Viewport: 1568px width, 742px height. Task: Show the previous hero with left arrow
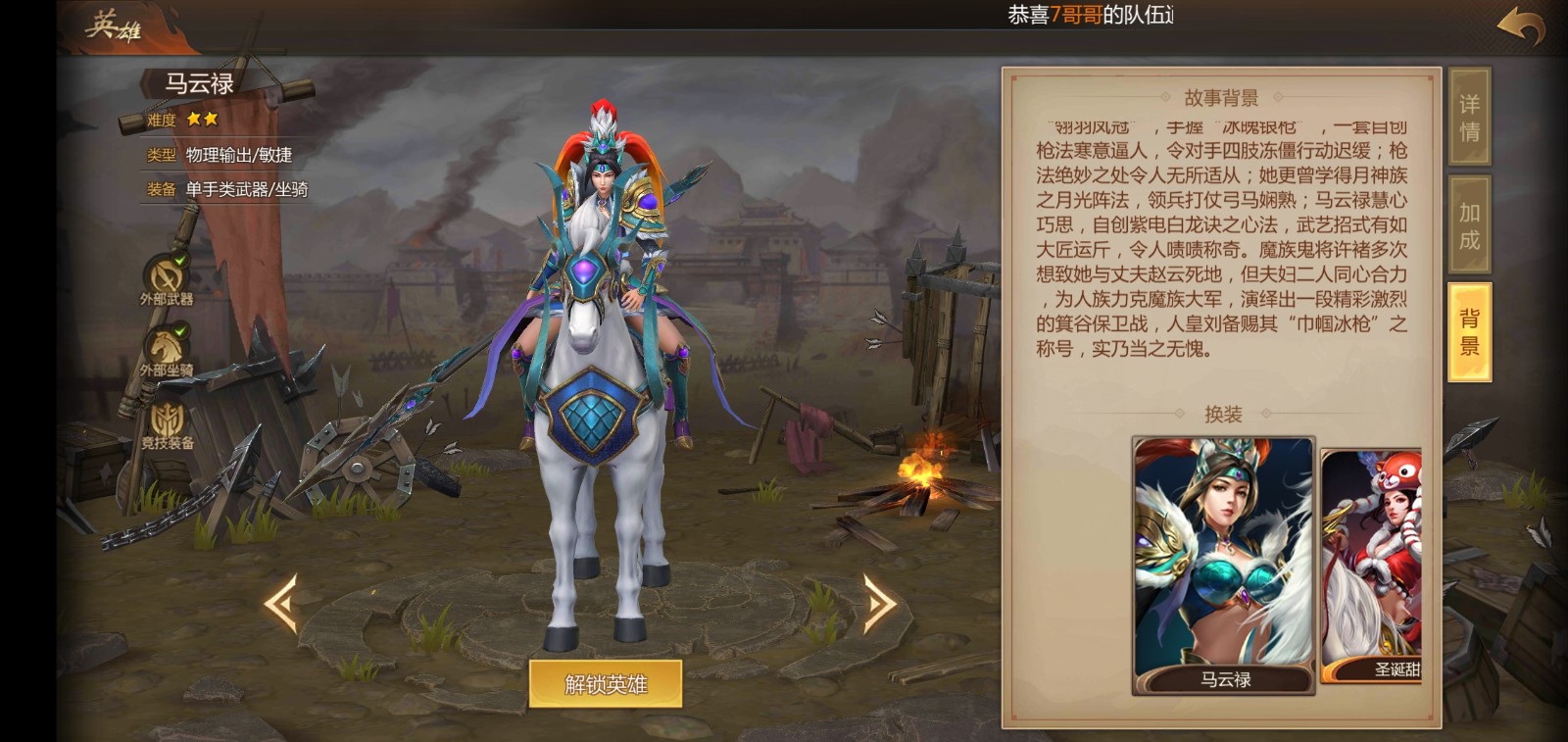(x=281, y=604)
